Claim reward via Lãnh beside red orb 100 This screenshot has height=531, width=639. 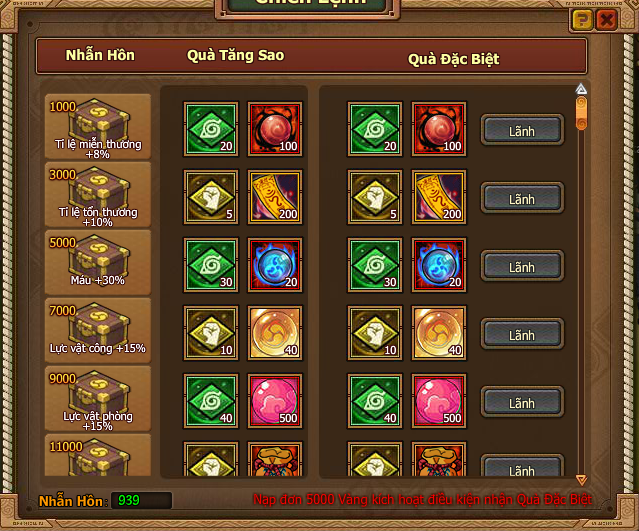pyautogui.click(x=522, y=130)
